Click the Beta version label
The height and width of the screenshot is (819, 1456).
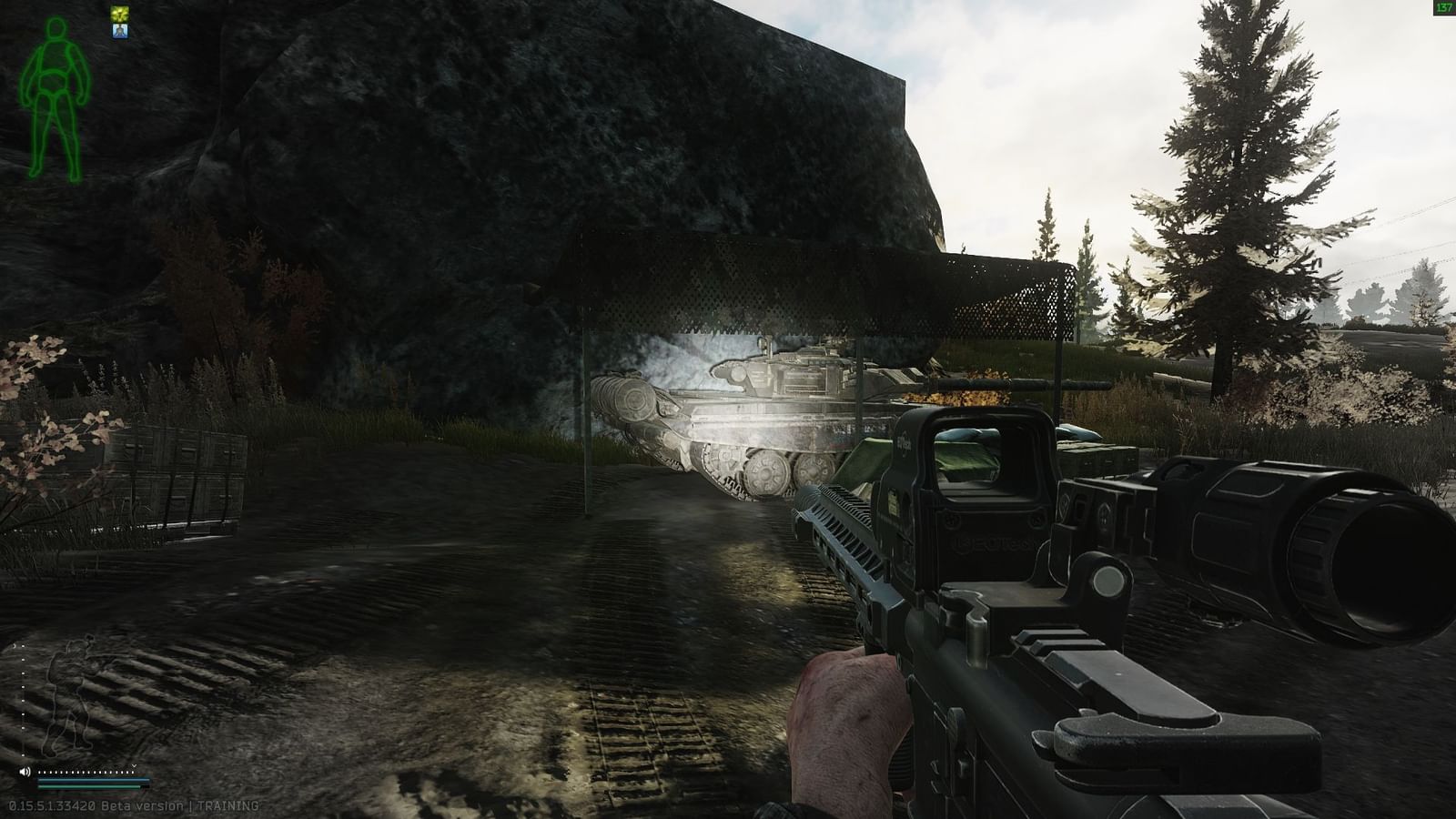click(x=143, y=805)
